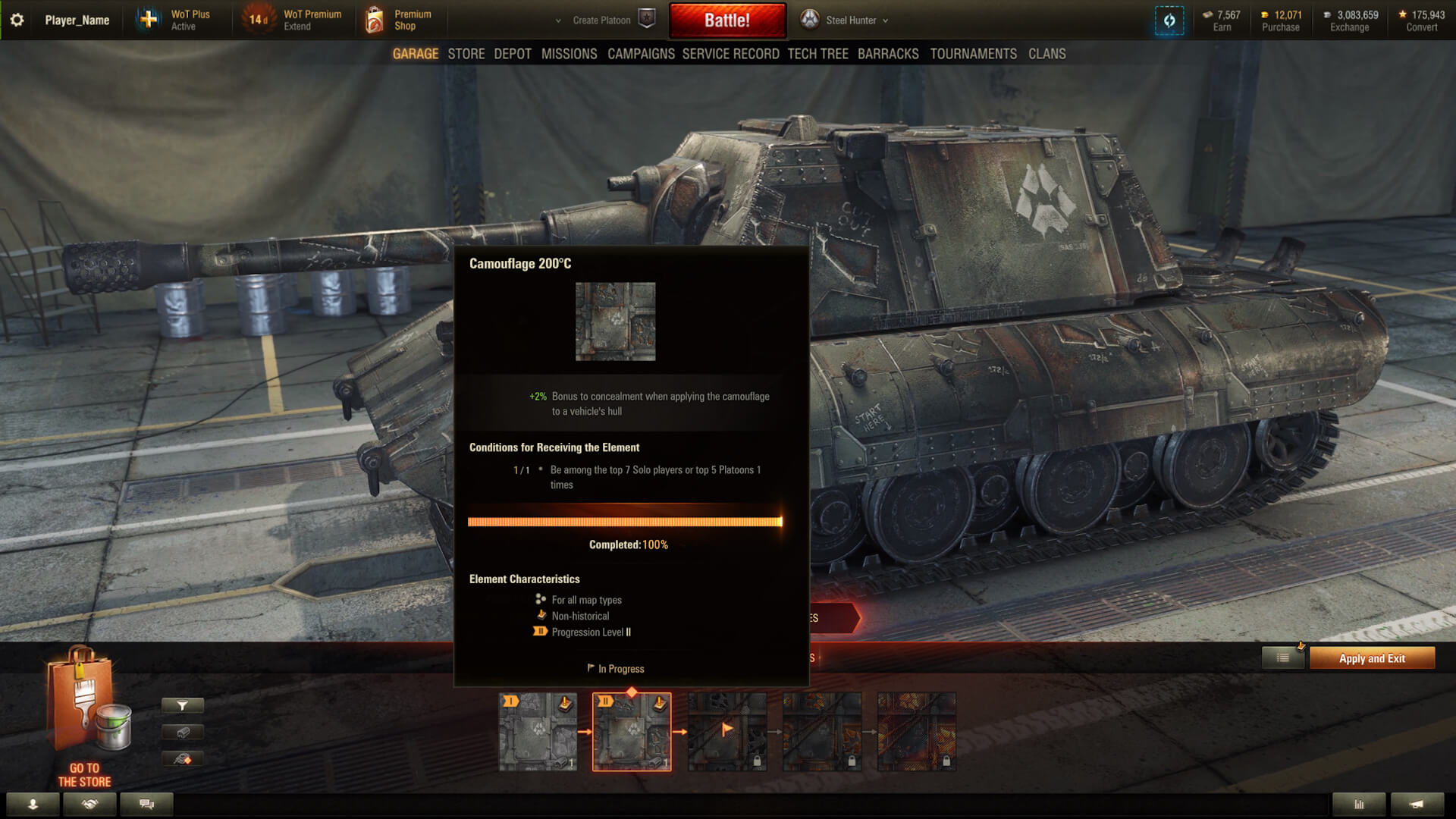Open the settings gear menu
This screenshot has height=819, width=1456.
click(x=17, y=20)
